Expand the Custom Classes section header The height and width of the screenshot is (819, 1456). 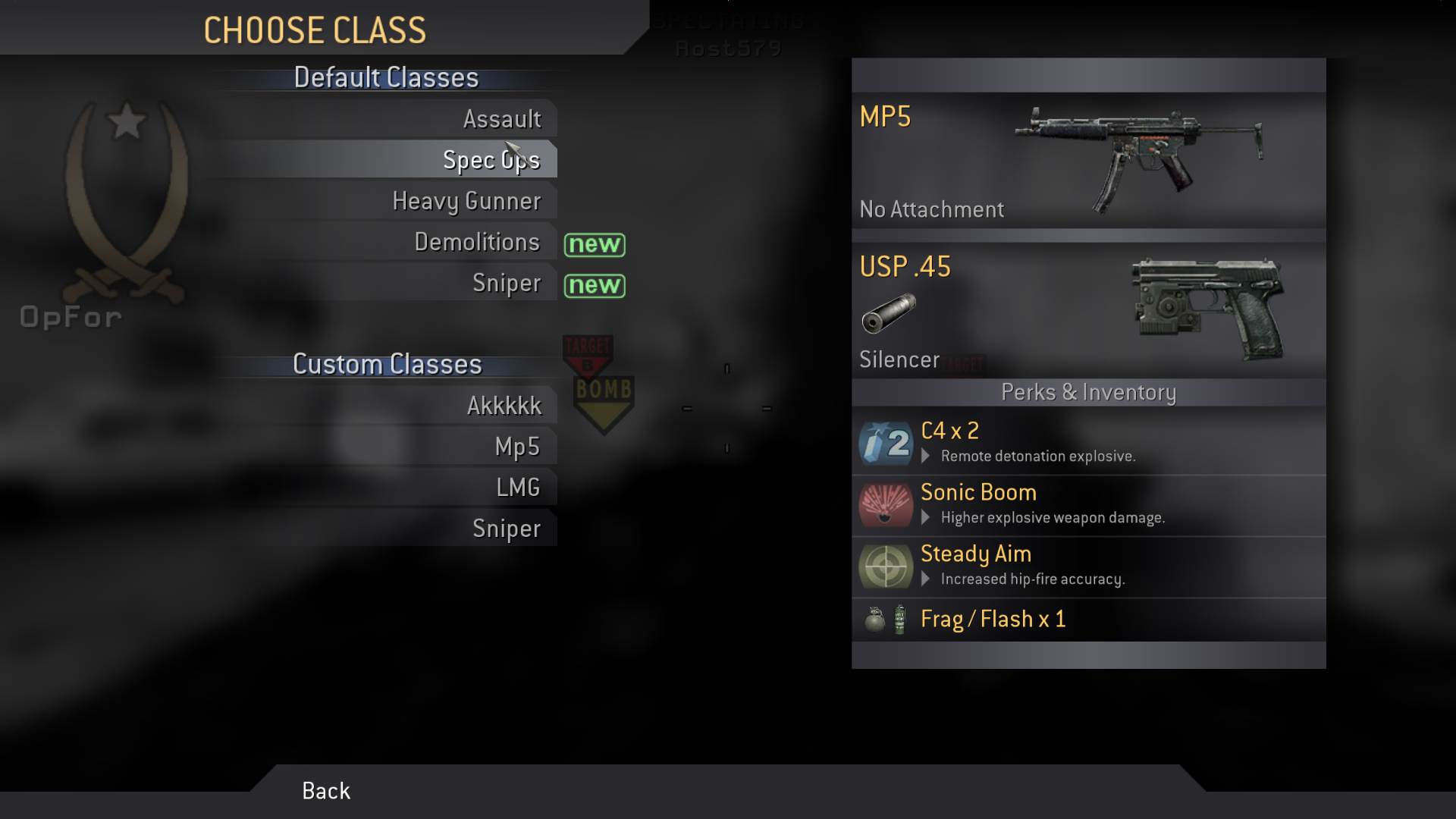(385, 364)
